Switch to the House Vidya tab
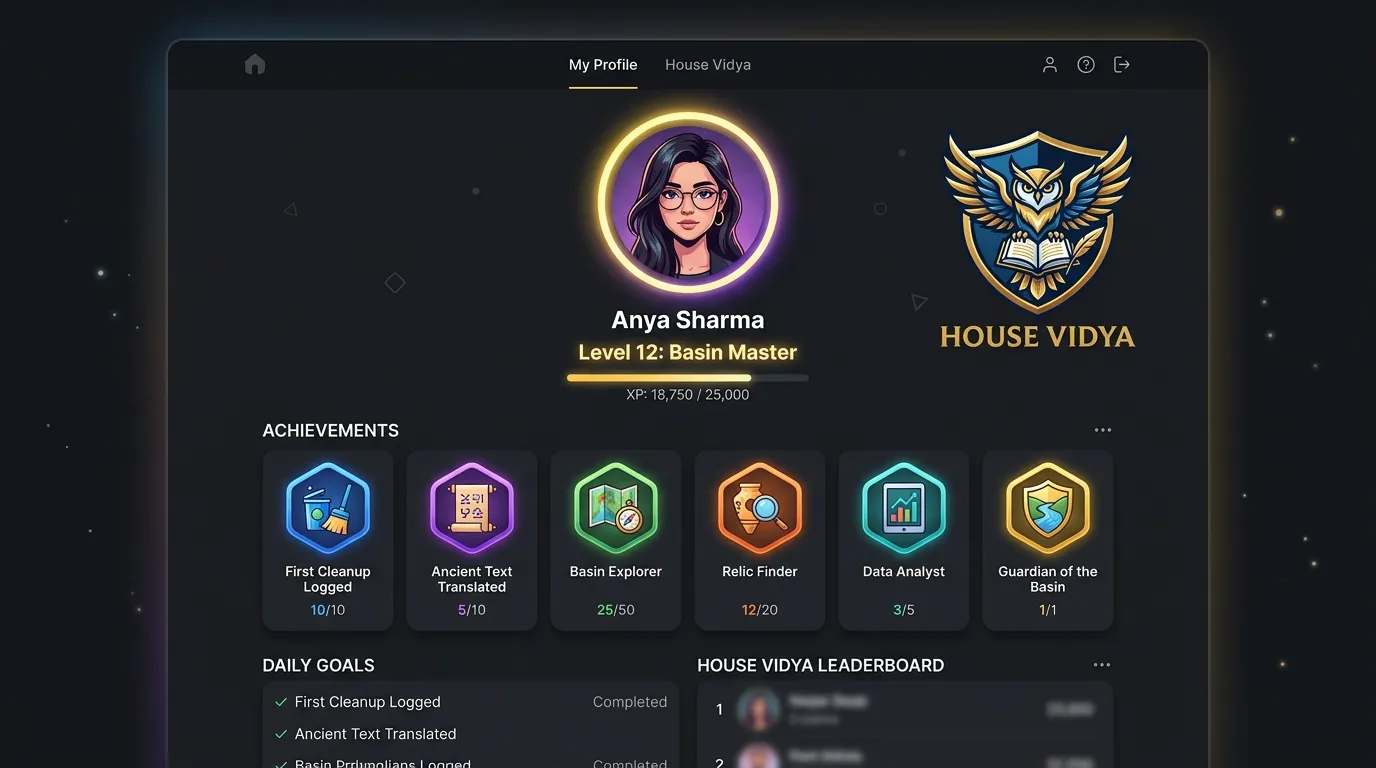The height and width of the screenshot is (768, 1376). tap(708, 64)
